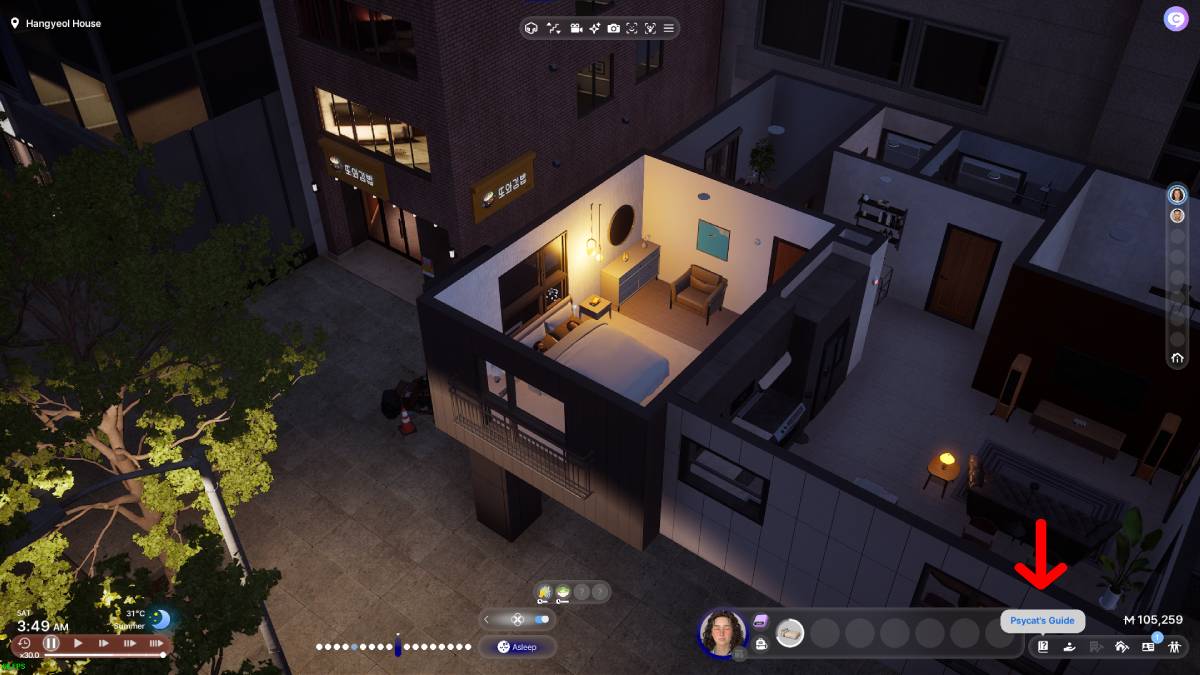Viewport: 1200px width, 675px height.
Task: Open the hand holding heart icon
Action: tap(1069, 646)
